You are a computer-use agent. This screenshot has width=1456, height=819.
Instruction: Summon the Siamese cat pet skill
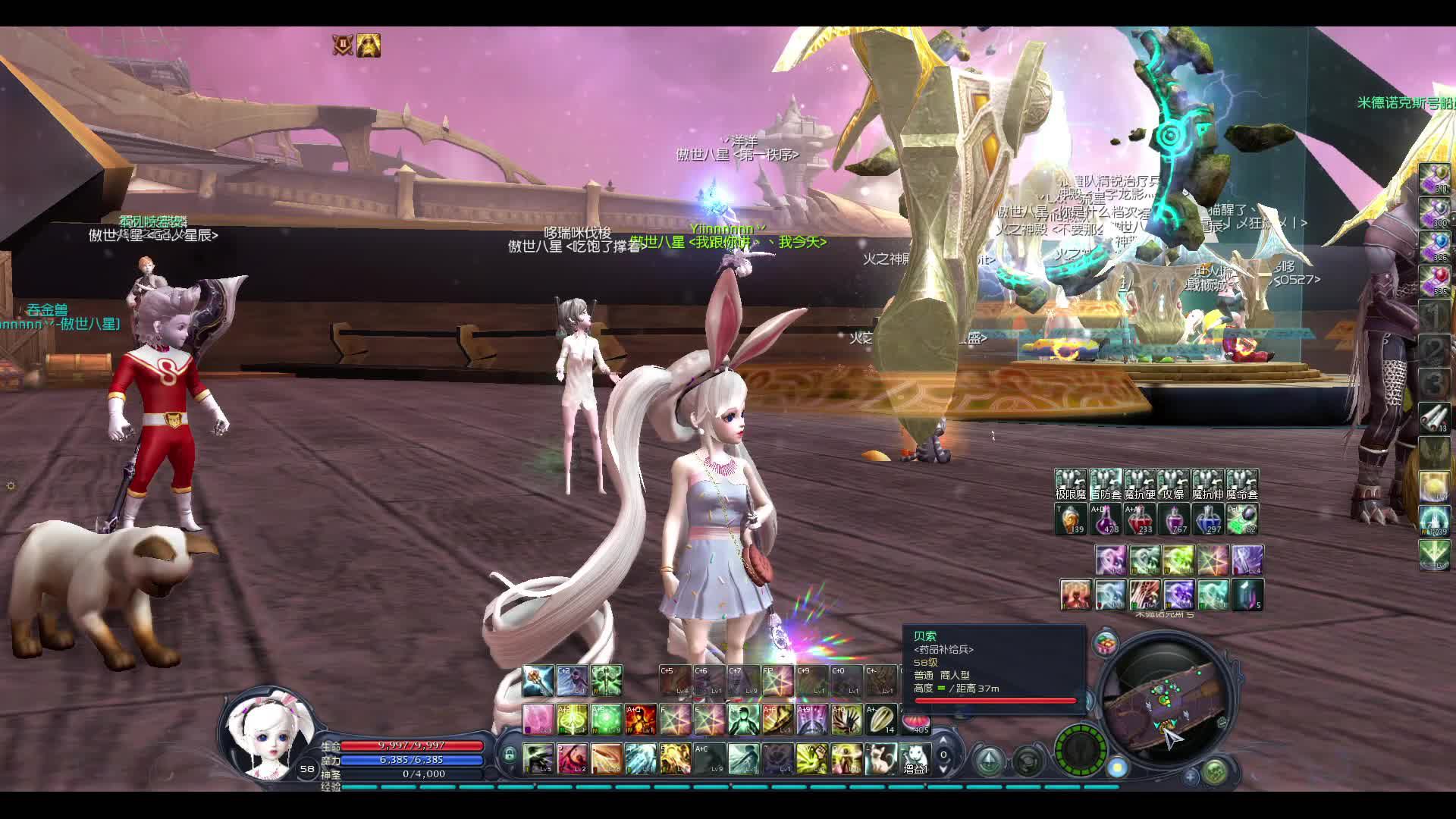[x=880, y=758]
